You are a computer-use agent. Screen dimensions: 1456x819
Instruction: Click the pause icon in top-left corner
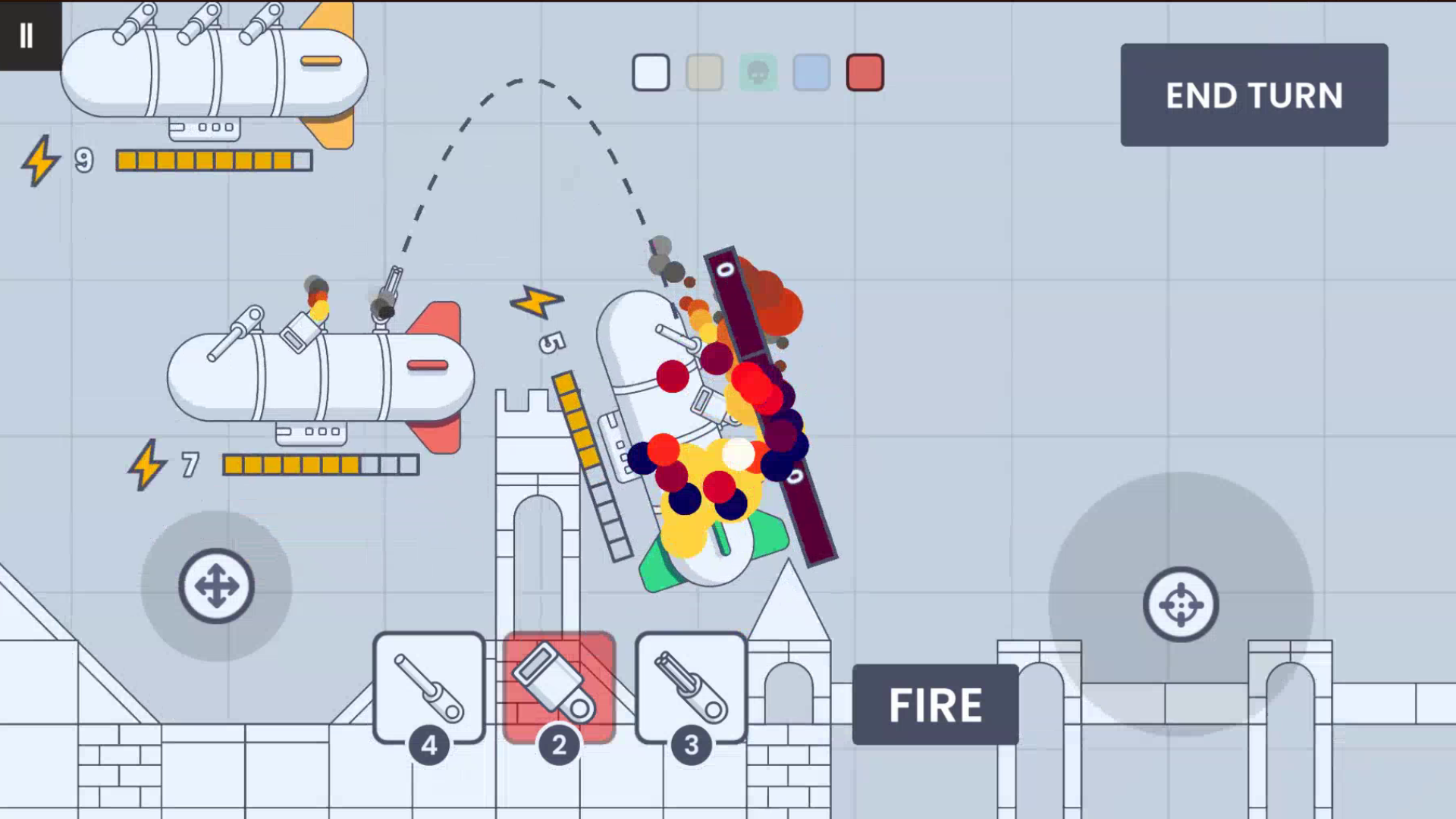click(x=27, y=34)
